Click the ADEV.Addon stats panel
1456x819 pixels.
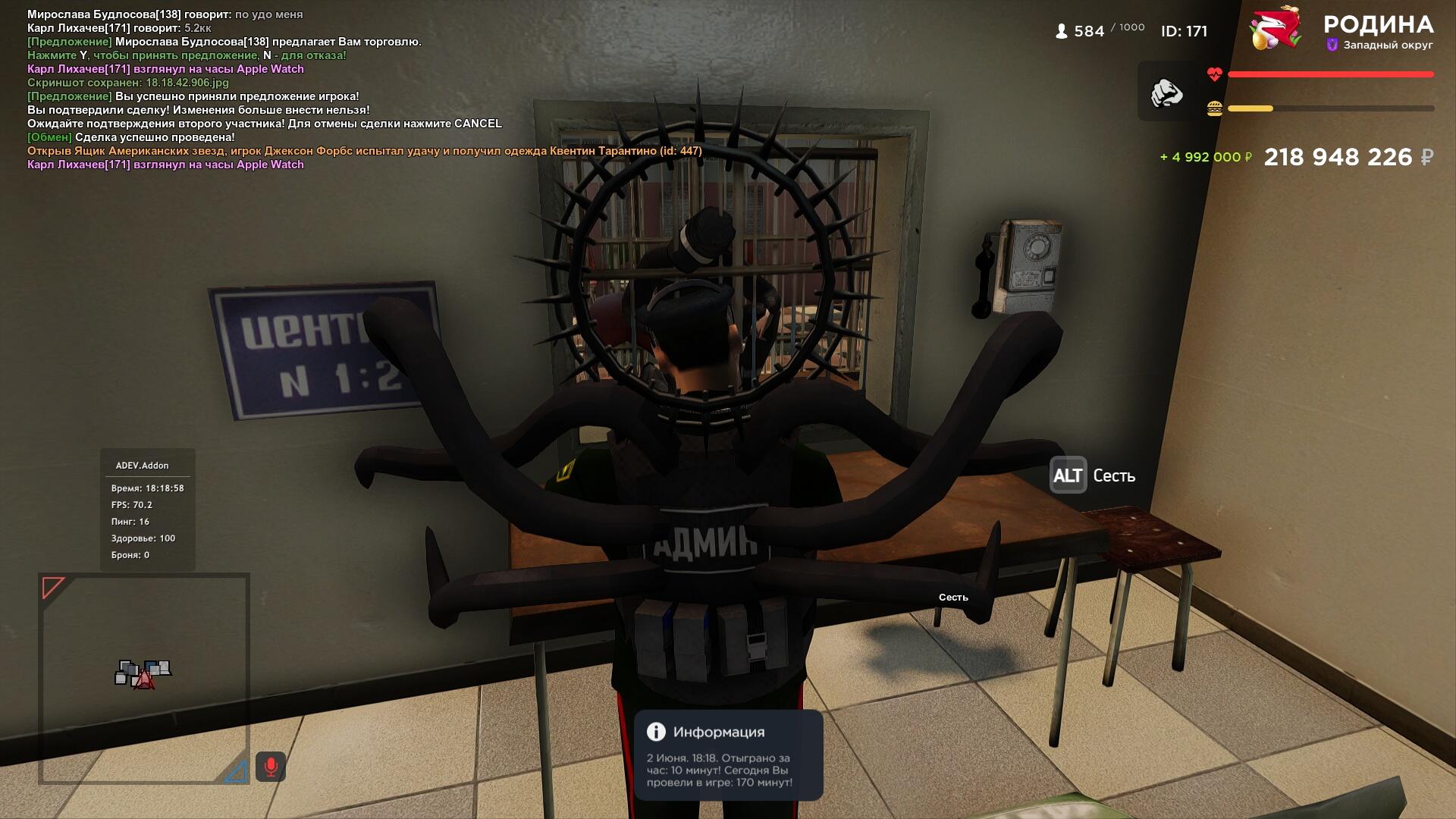pos(148,510)
